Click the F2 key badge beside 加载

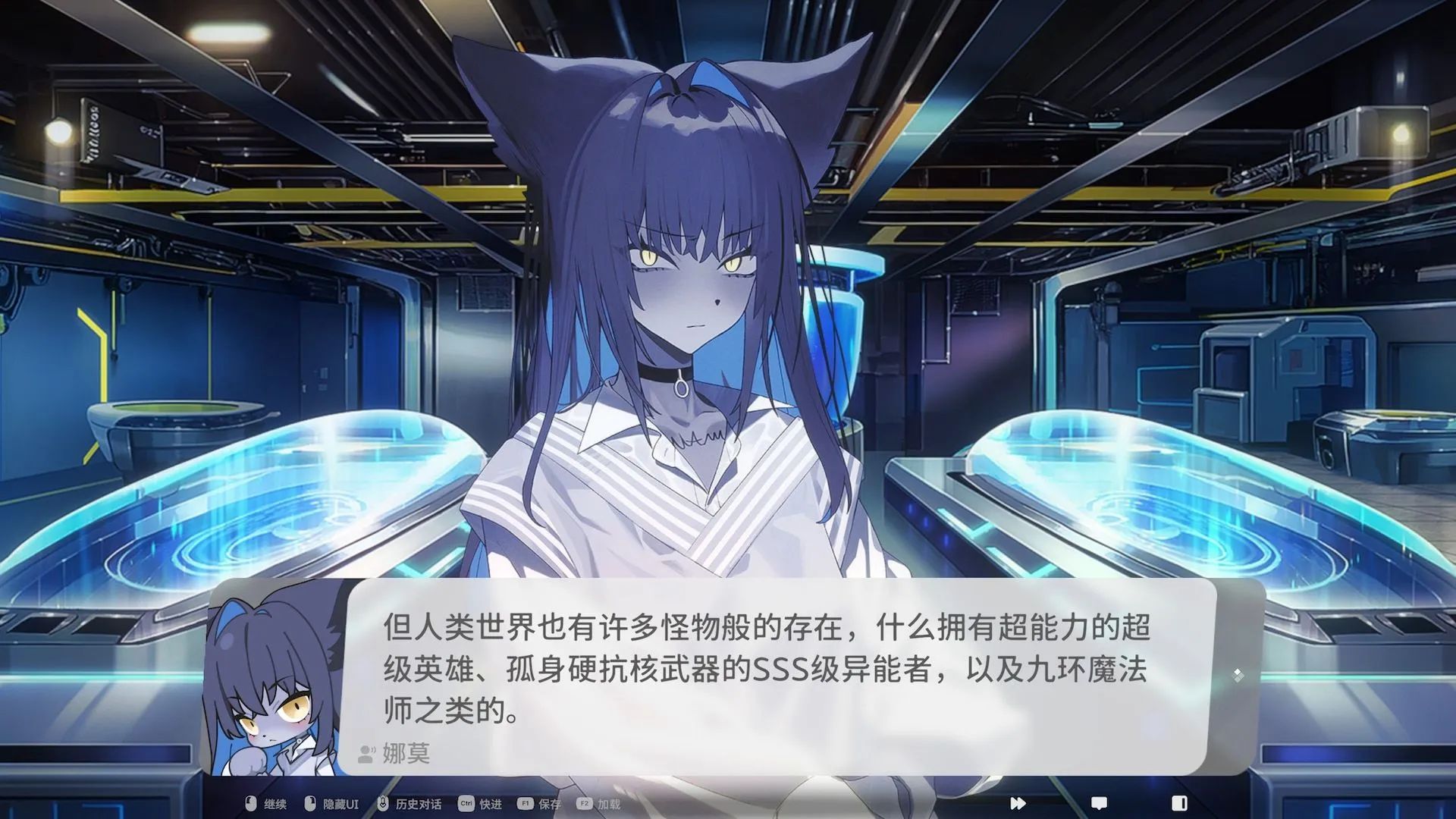pyautogui.click(x=585, y=805)
